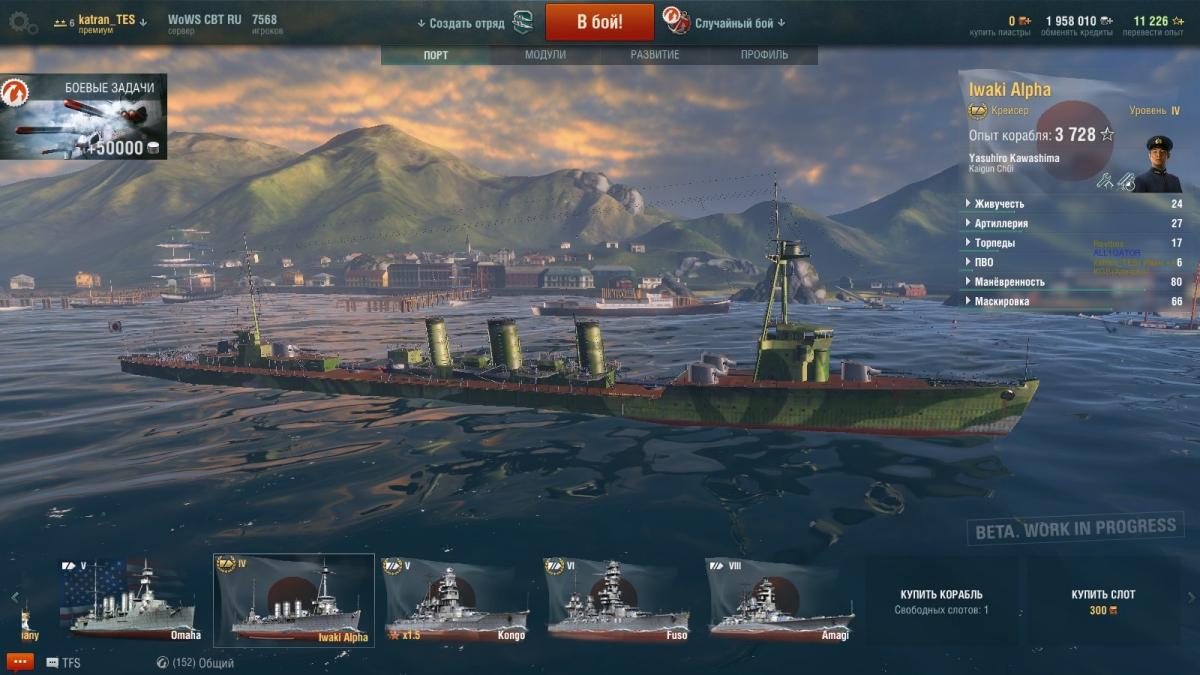This screenshot has width=1200, height=675.
Task: Switch to the Модули tab
Action: pos(545,55)
